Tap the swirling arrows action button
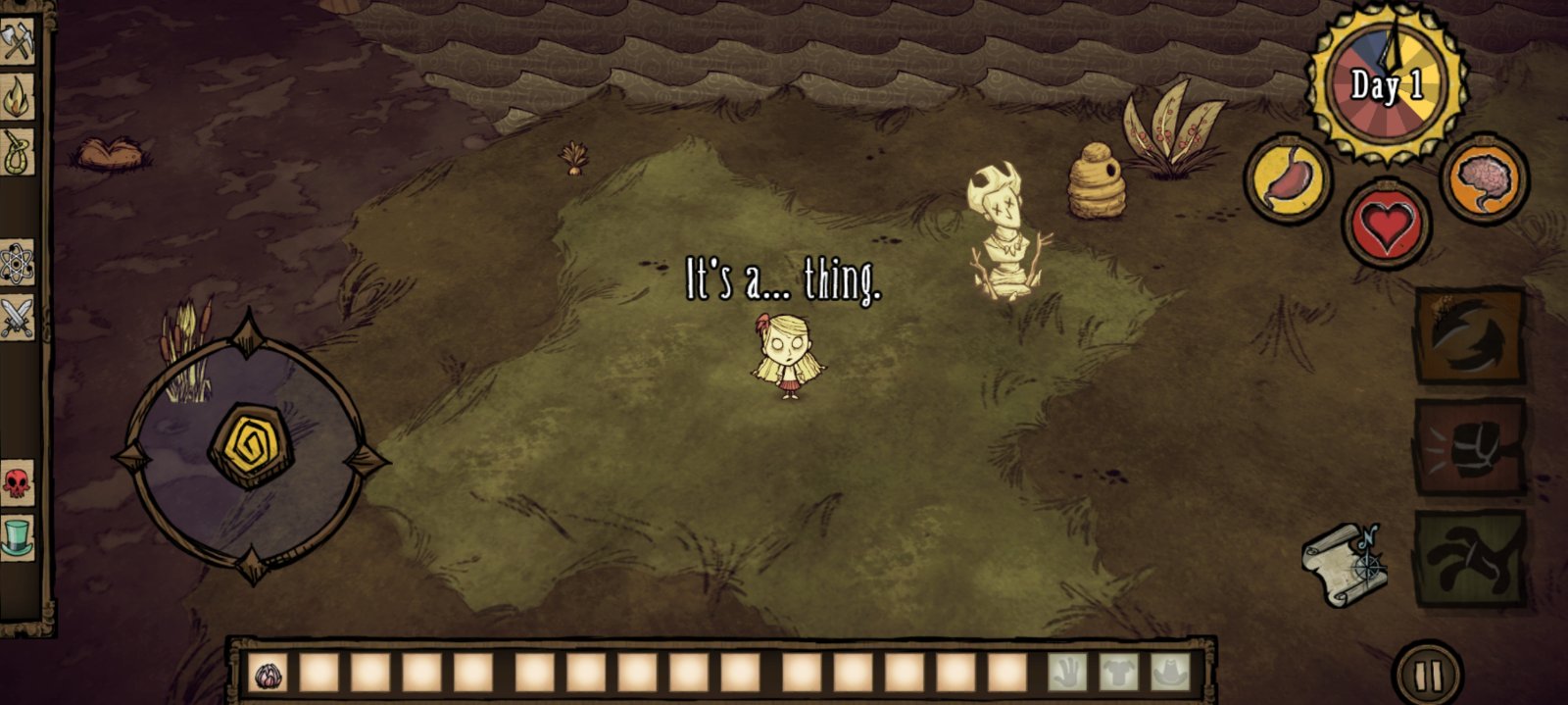1568x705 pixels. click(x=1469, y=335)
